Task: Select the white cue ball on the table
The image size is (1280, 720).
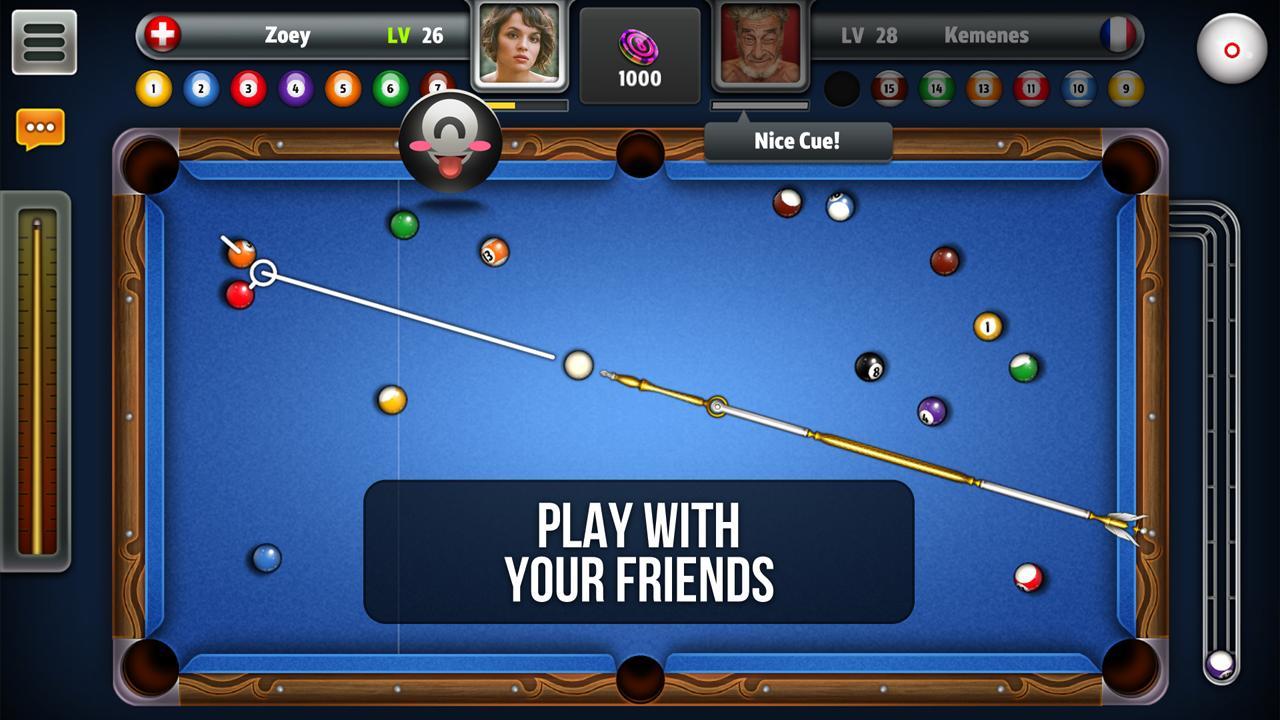Action: (578, 365)
